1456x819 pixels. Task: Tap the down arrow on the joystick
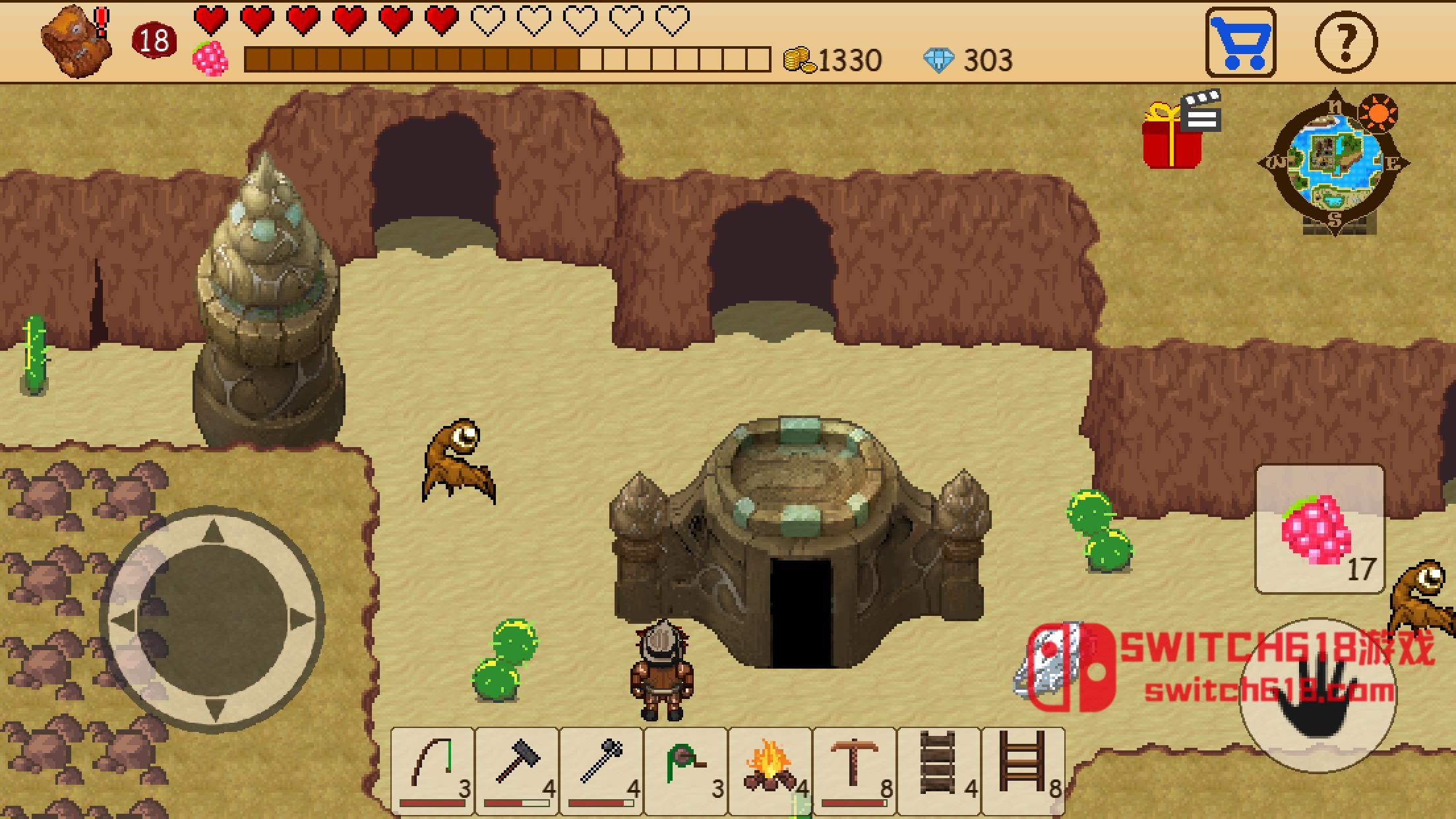tap(212, 710)
